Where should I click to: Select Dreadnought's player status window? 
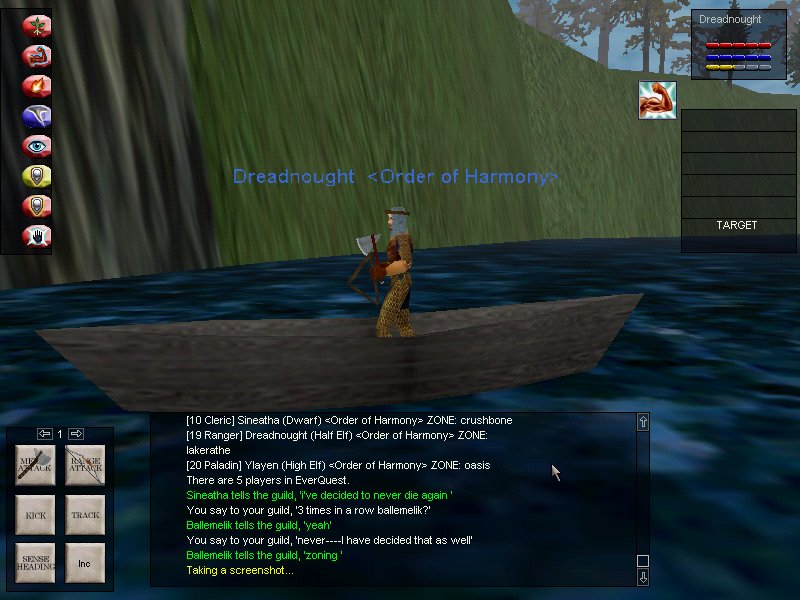(x=736, y=44)
